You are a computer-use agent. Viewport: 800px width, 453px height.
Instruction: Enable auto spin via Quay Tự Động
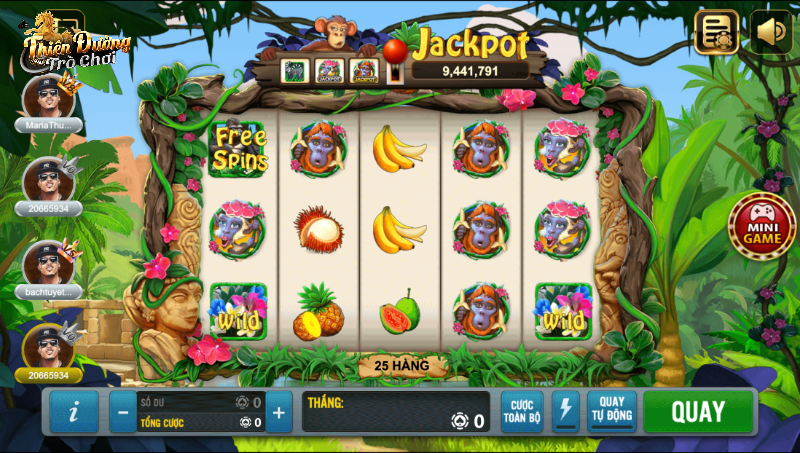[611, 411]
